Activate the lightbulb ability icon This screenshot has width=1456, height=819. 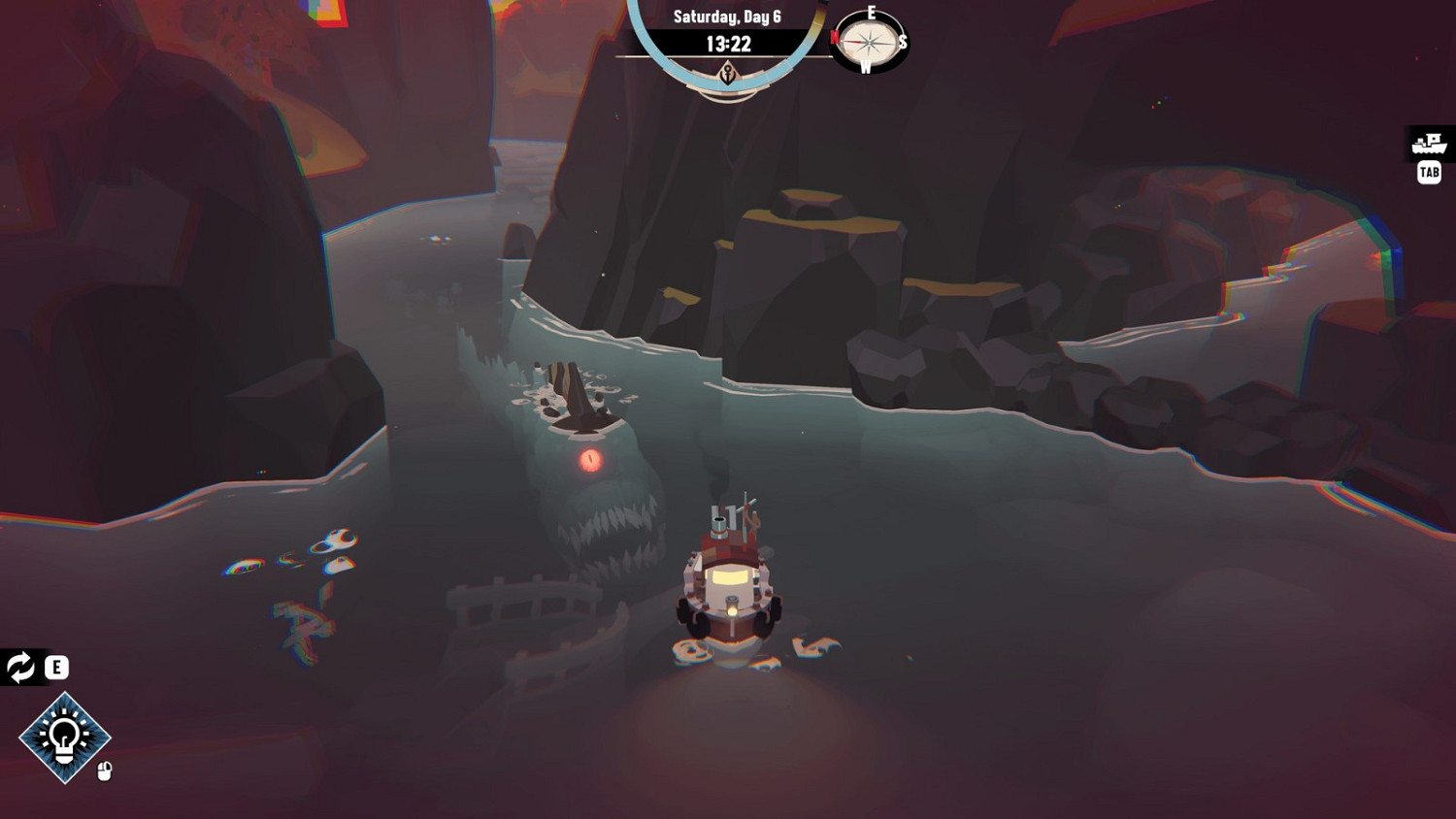[x=65, y=739]
